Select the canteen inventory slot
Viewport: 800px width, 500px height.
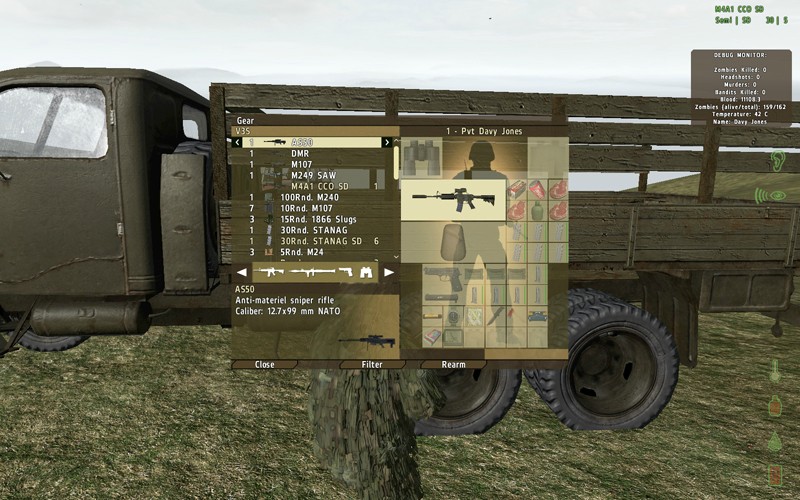click(x=536, y=211)
